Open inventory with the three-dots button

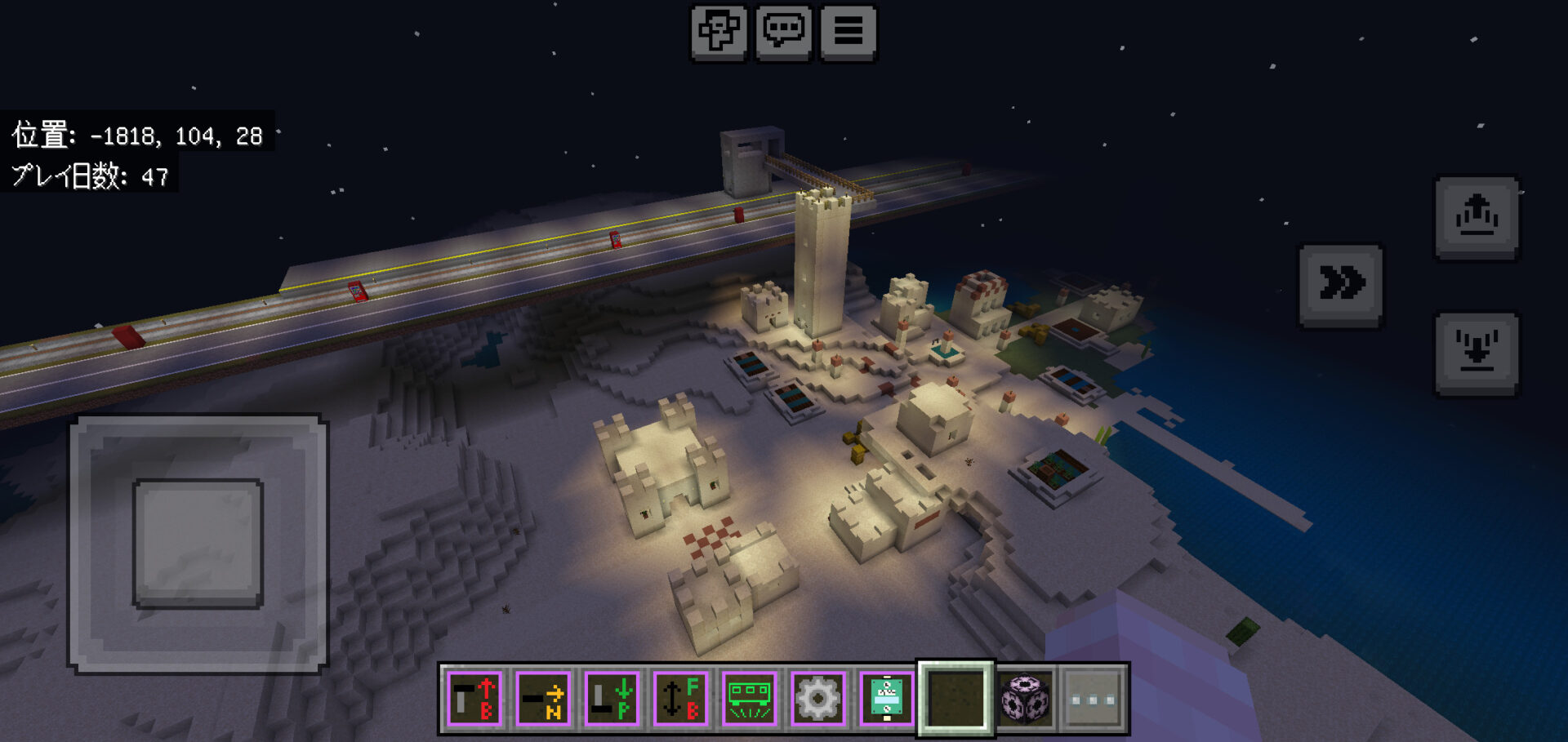1094,700
